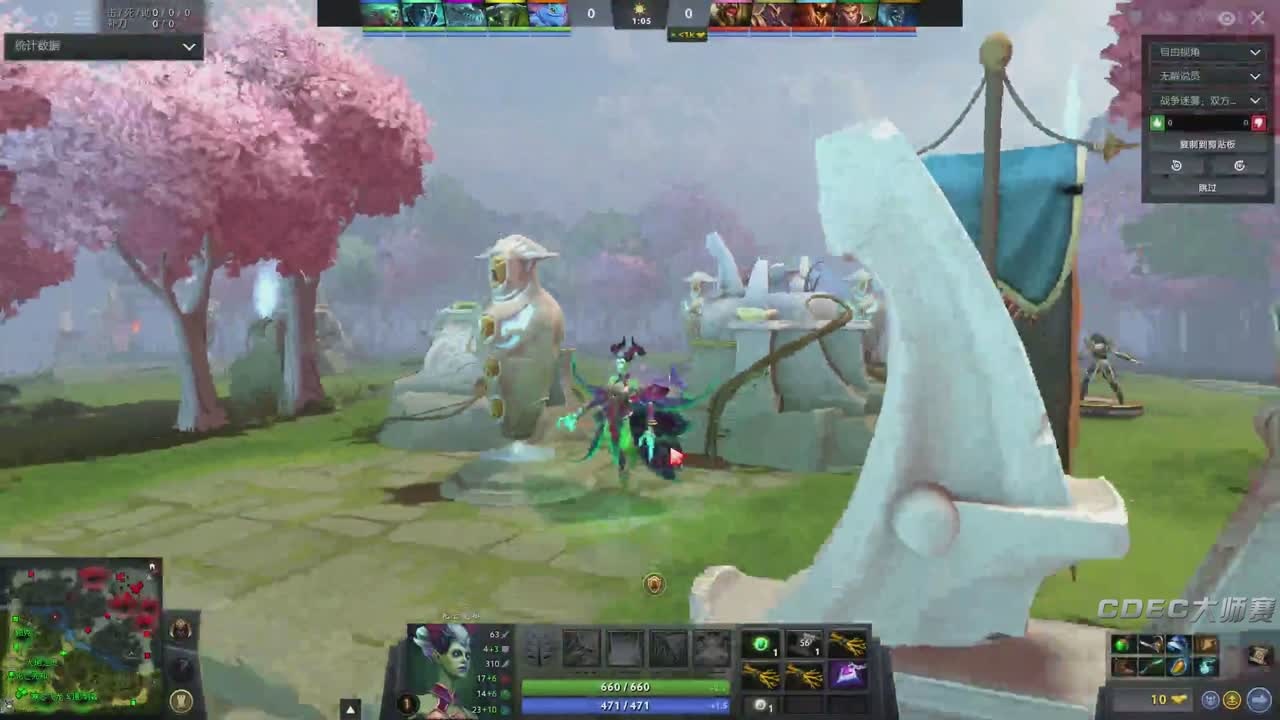Click the 复制到剪贴板 copy button
Image resolution: width=1280 pixels, height=720 pixels.
[x=1208, y=145]
